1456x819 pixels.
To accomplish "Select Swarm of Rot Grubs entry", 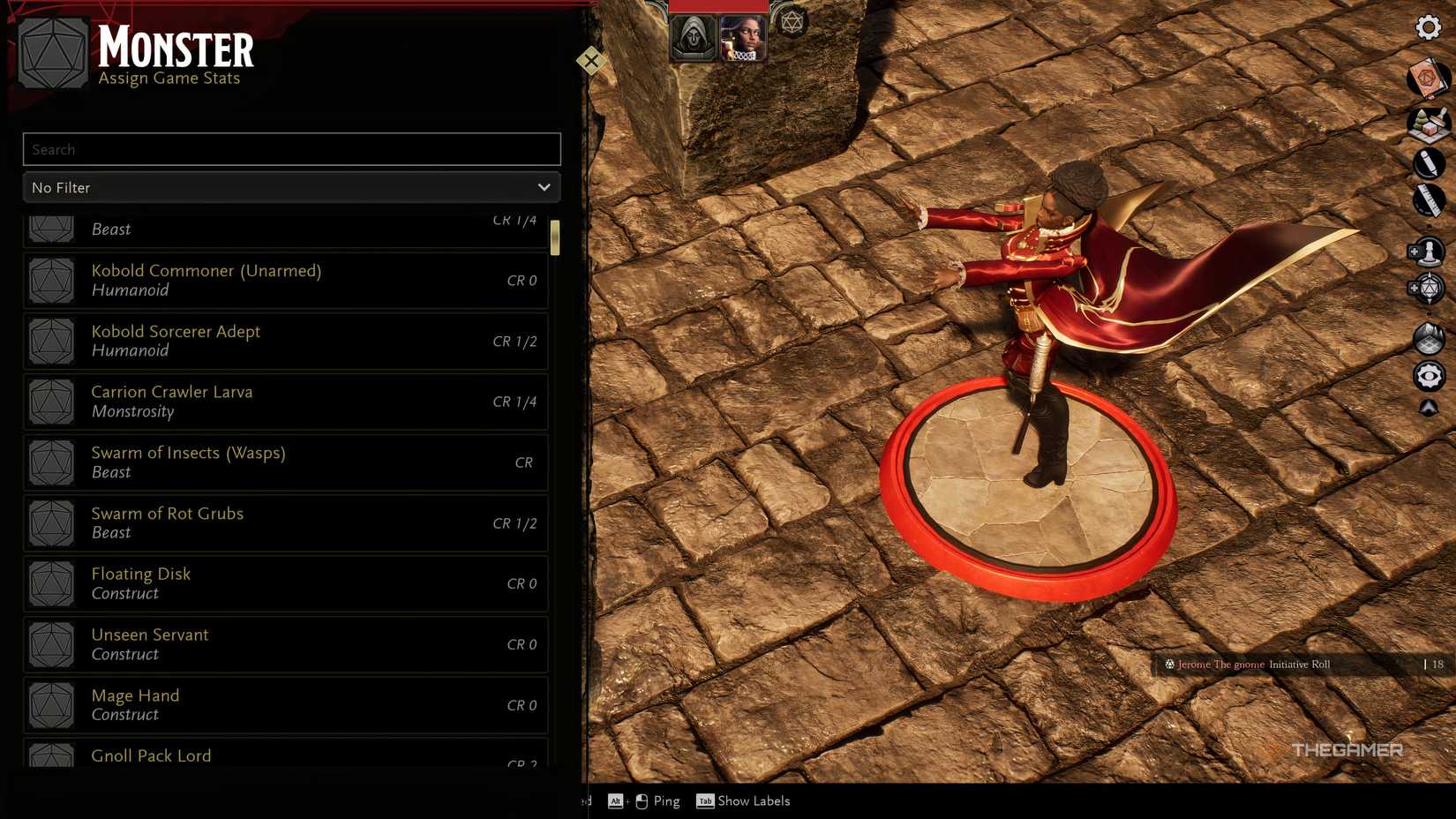I will coord(284,522).
